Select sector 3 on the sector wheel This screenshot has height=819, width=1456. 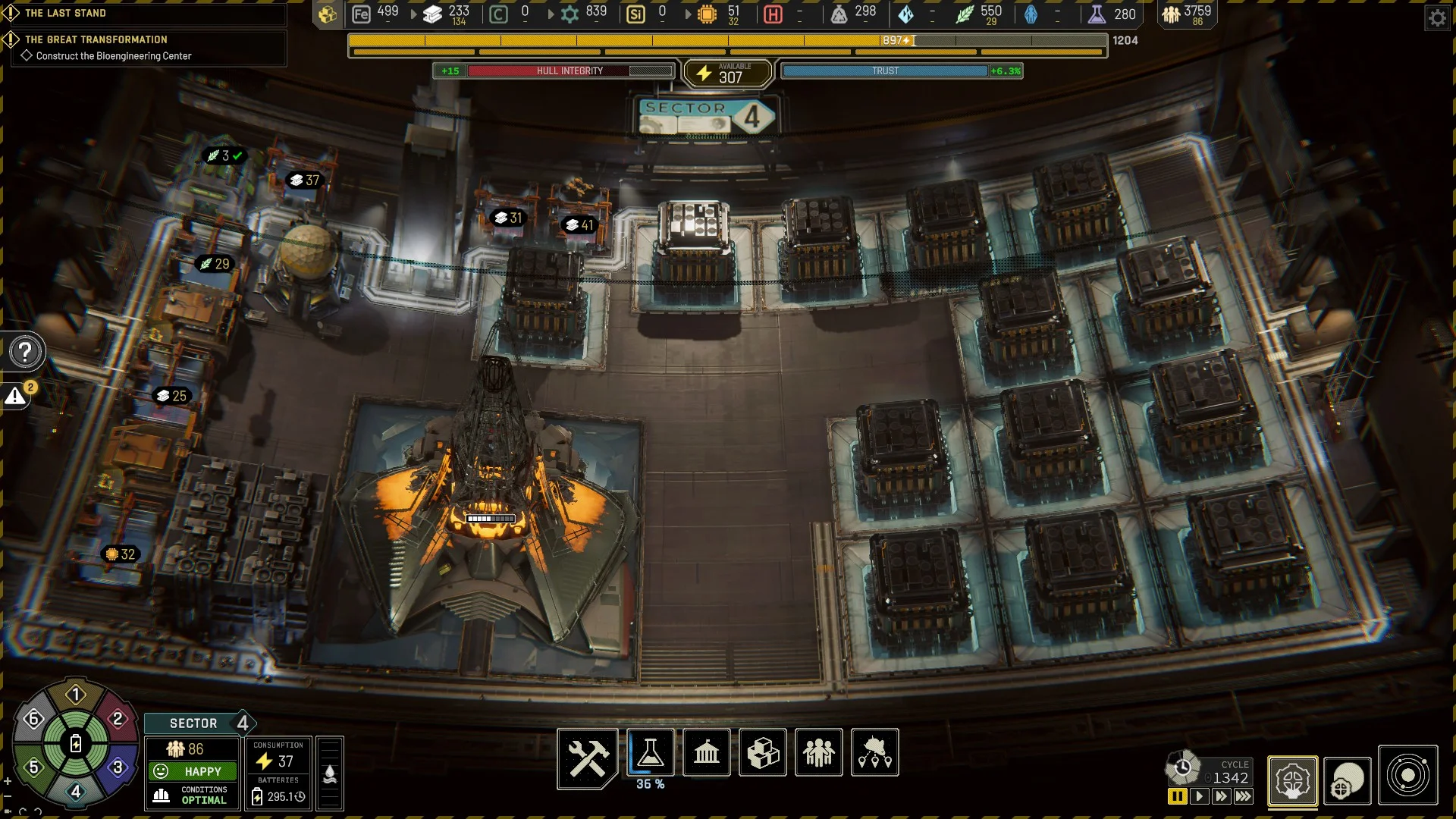[x=118, y=767]
